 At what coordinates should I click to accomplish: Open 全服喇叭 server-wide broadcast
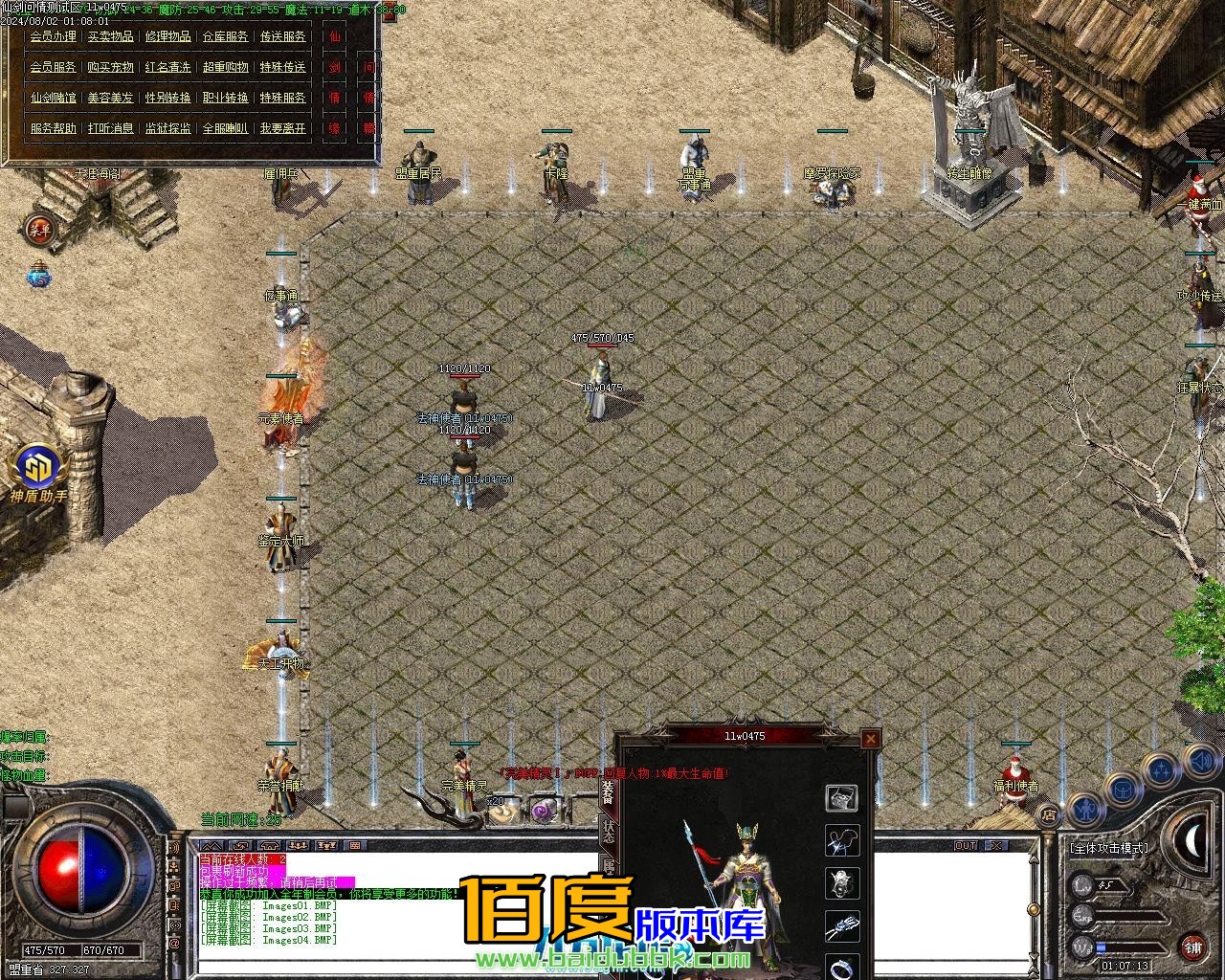click(225, 128)
